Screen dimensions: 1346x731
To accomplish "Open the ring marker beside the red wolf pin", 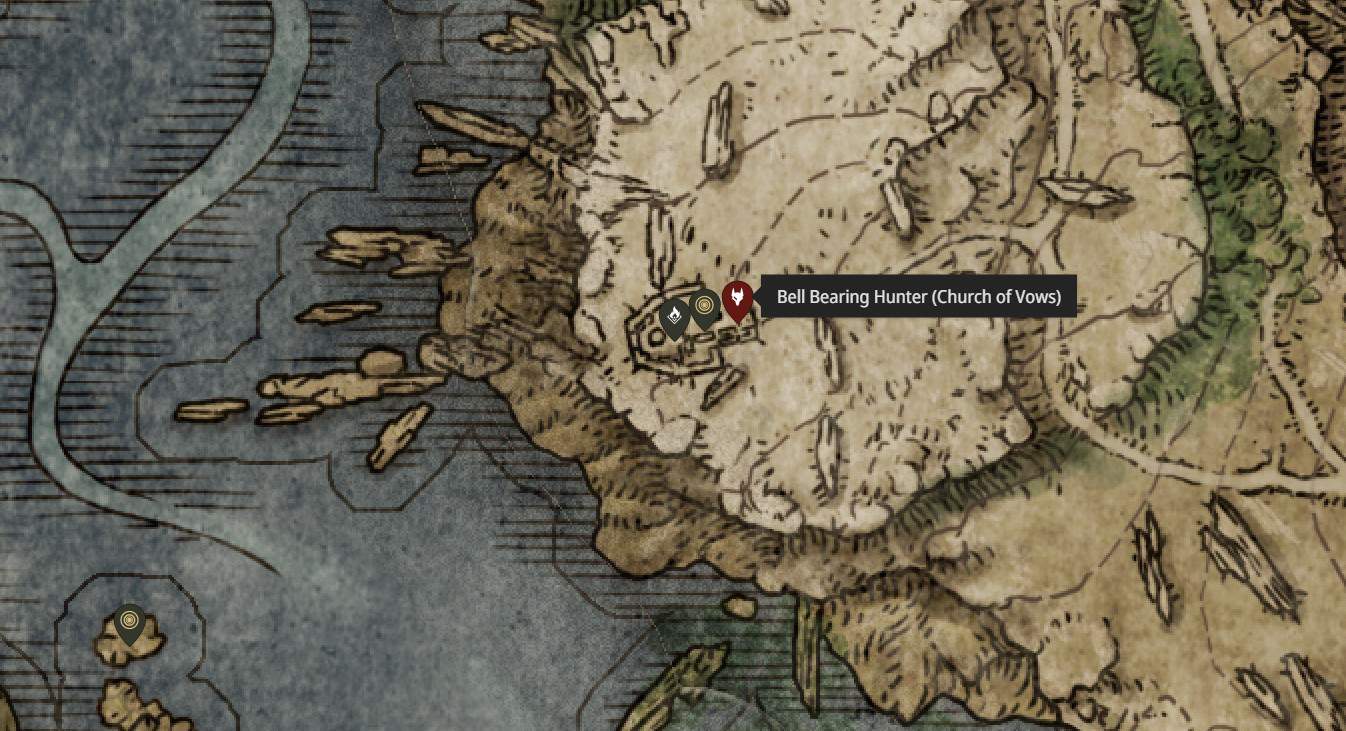I will click(x=706, y=307).
